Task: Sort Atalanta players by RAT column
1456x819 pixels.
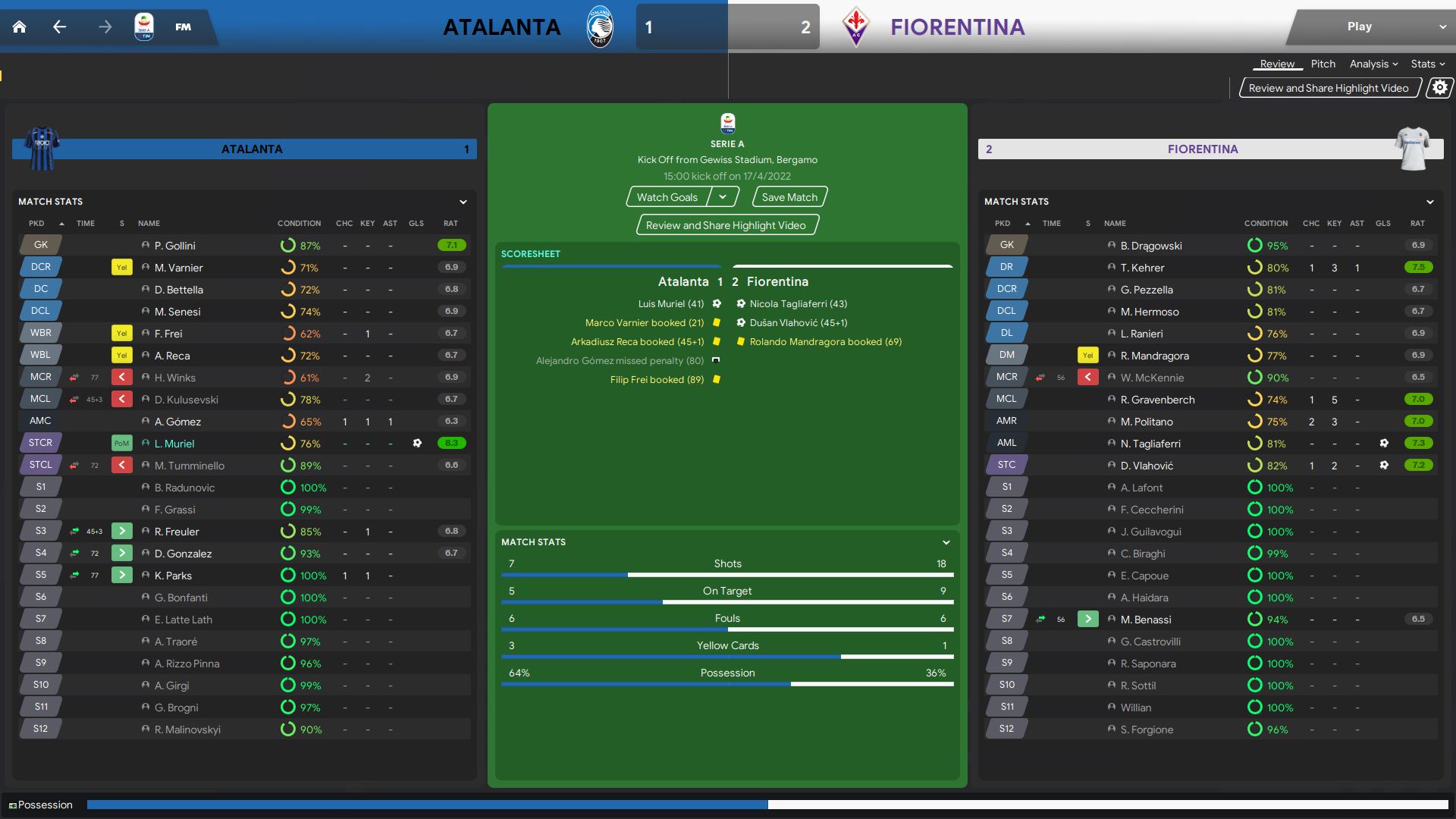Action: coord(450,224)
